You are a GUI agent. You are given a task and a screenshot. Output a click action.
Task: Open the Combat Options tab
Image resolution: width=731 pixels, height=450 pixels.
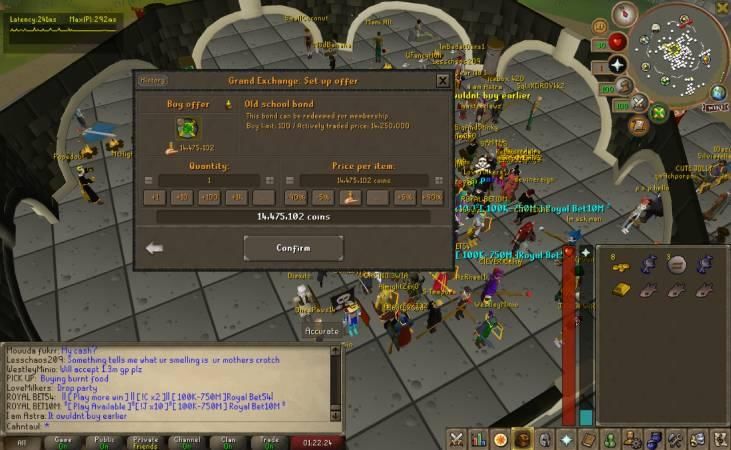456,439
